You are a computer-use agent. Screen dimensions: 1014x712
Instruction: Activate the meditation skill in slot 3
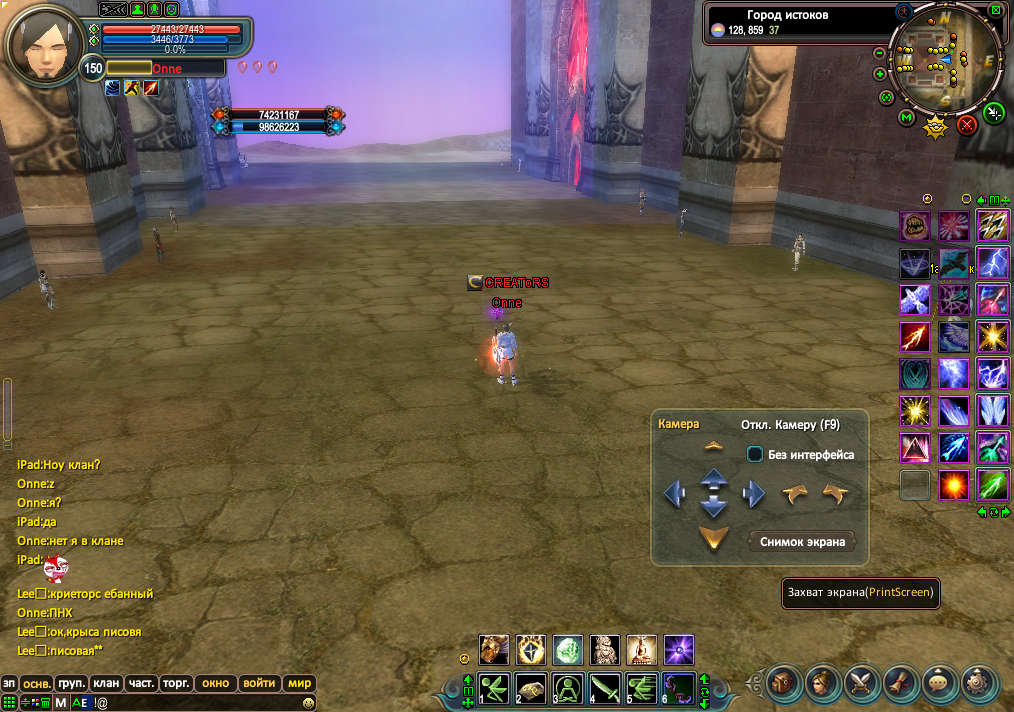click(568, 689)
